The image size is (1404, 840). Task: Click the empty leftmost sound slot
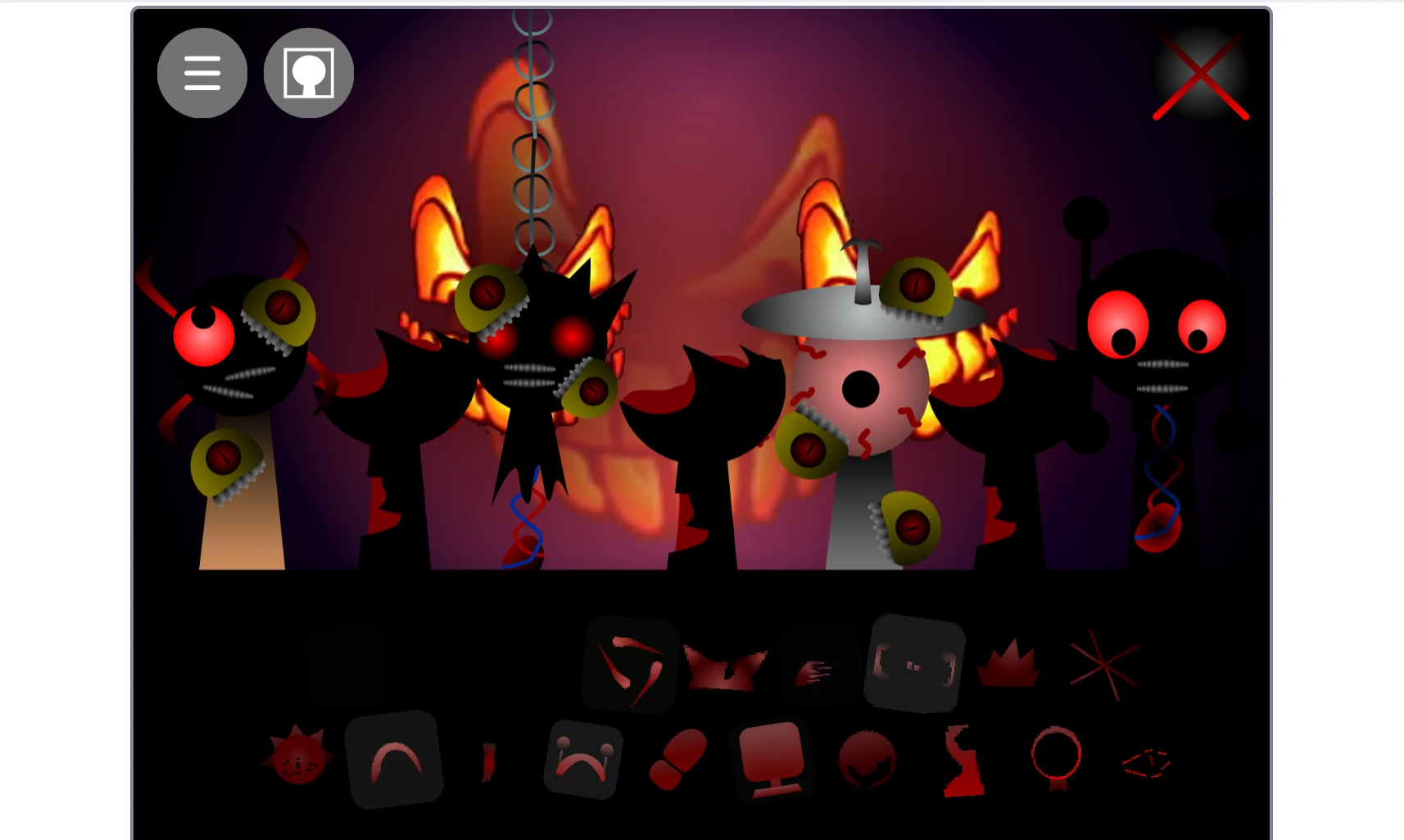(x=346, y=665)
